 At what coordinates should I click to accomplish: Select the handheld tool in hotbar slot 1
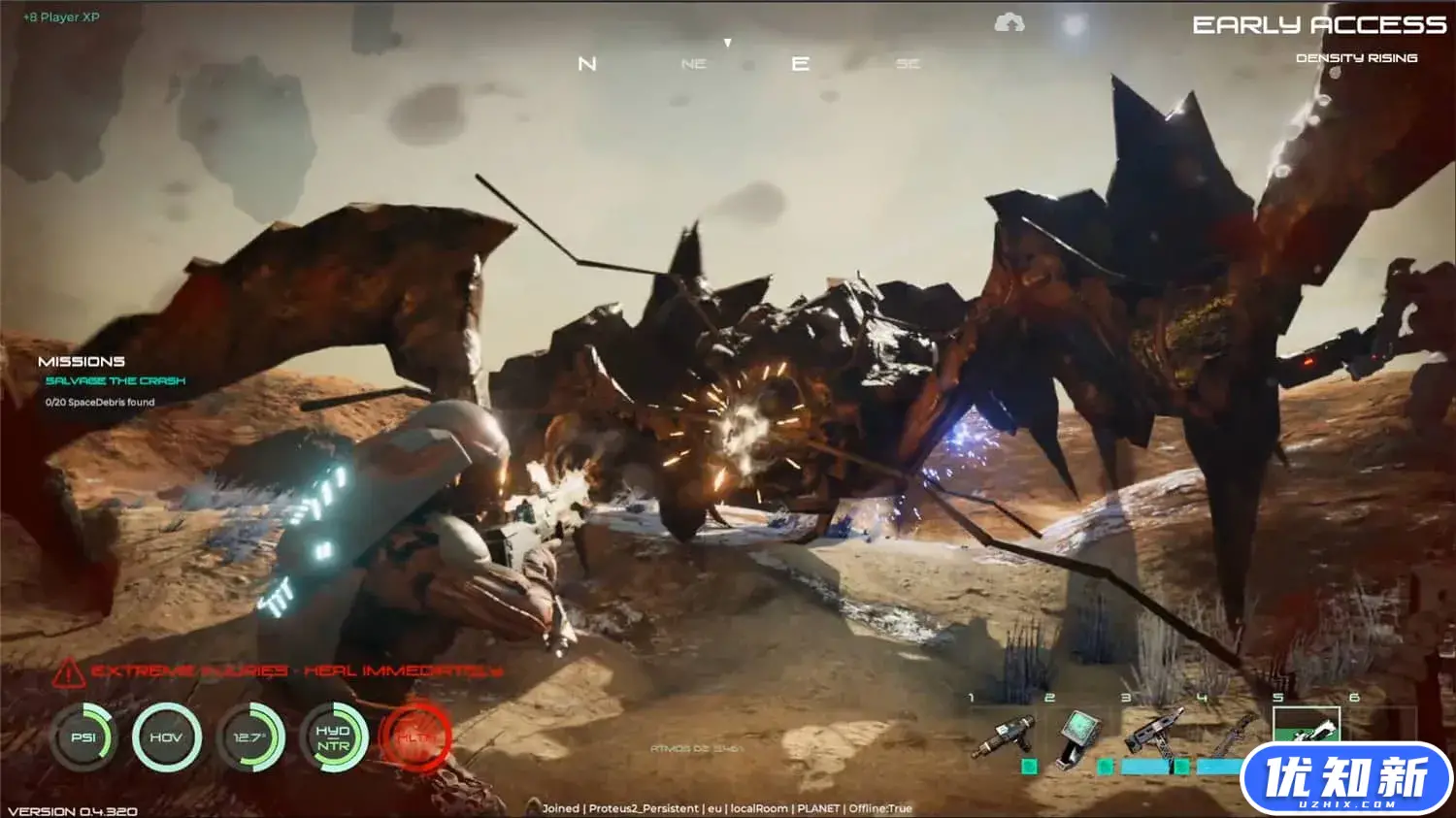(x=1004, y=736)
